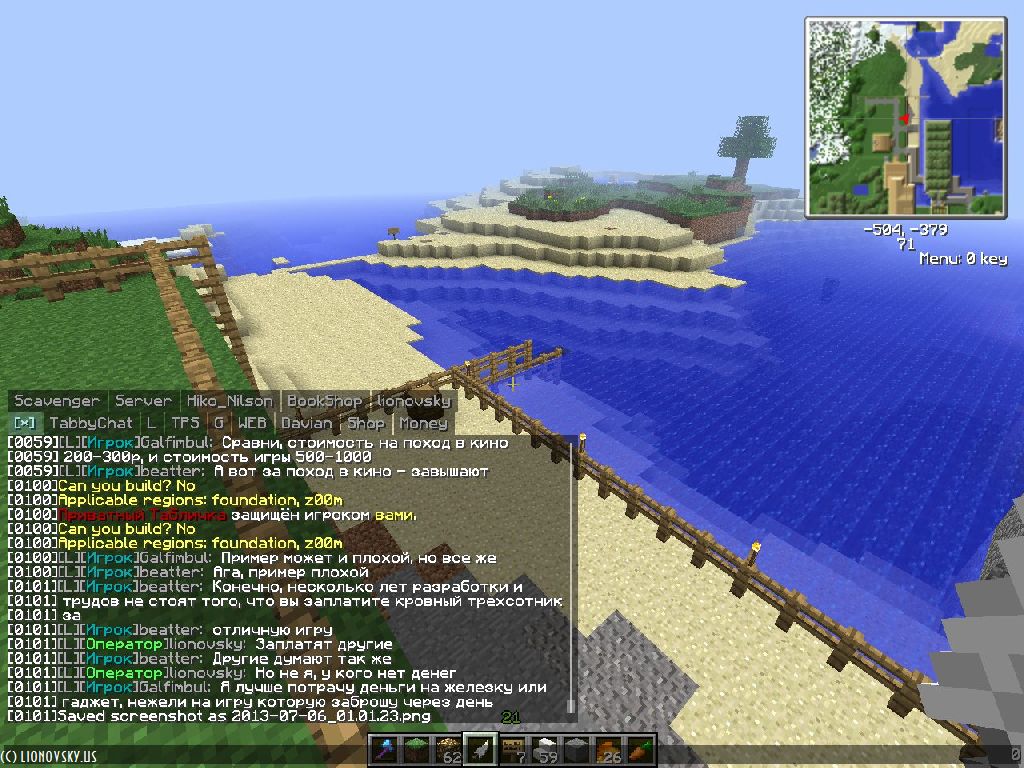Screen dimensions: 1024x768
Task: Select the feather hotbar slot
Action: point(480,749)
